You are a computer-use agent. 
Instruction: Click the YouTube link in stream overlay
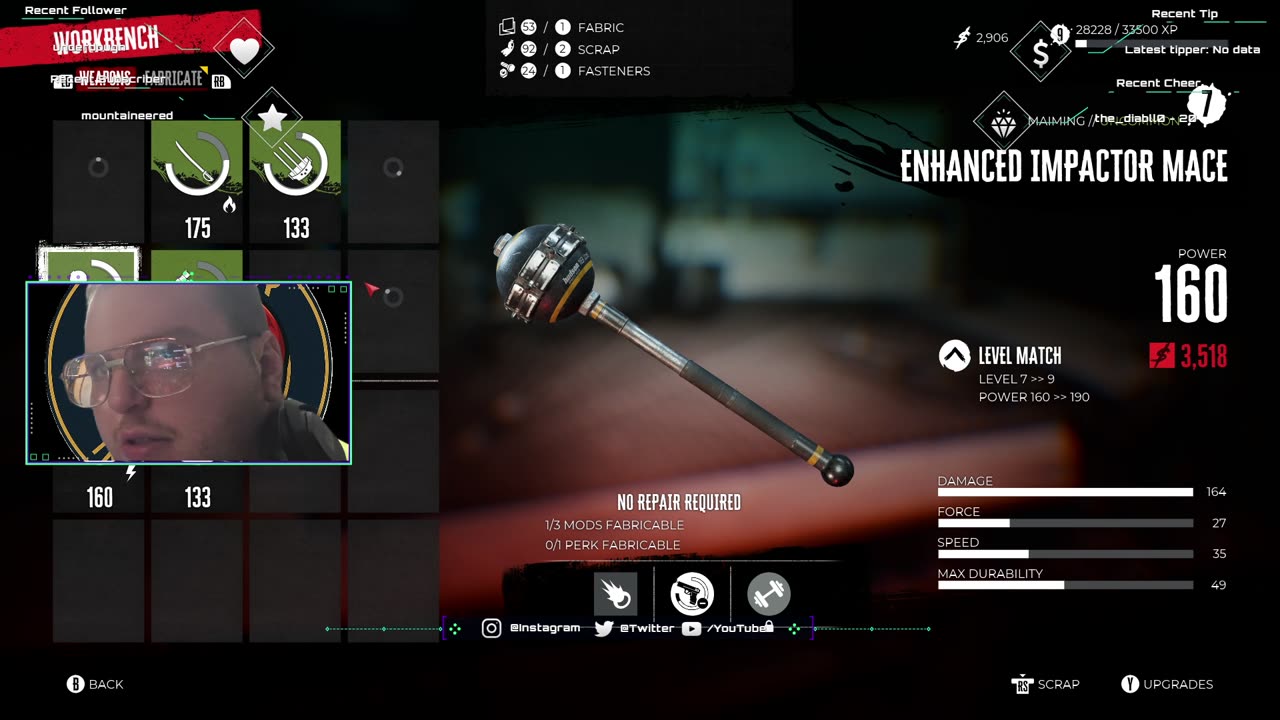coord(736,628)
